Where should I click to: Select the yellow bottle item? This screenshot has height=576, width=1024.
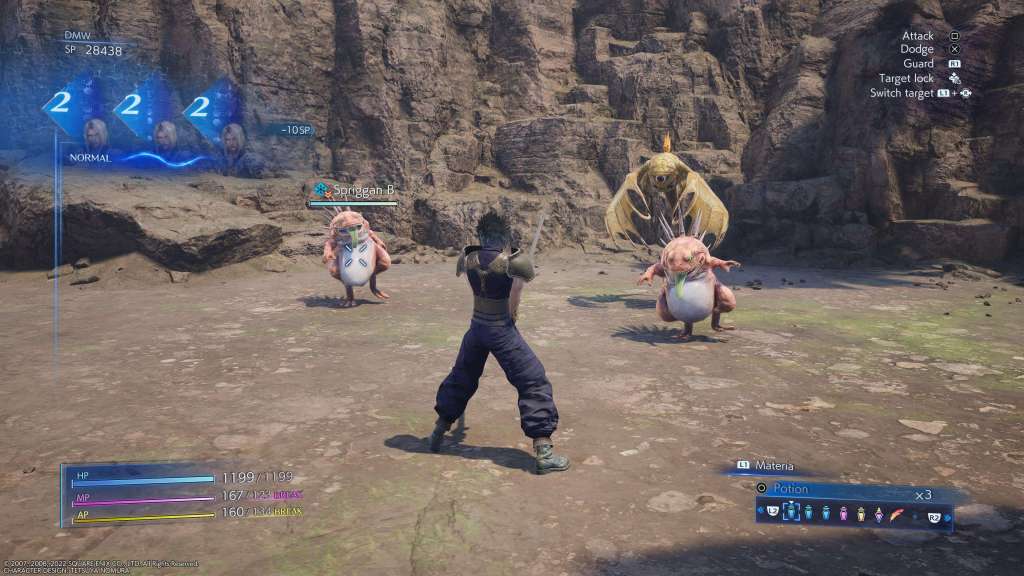coord(860,513)
